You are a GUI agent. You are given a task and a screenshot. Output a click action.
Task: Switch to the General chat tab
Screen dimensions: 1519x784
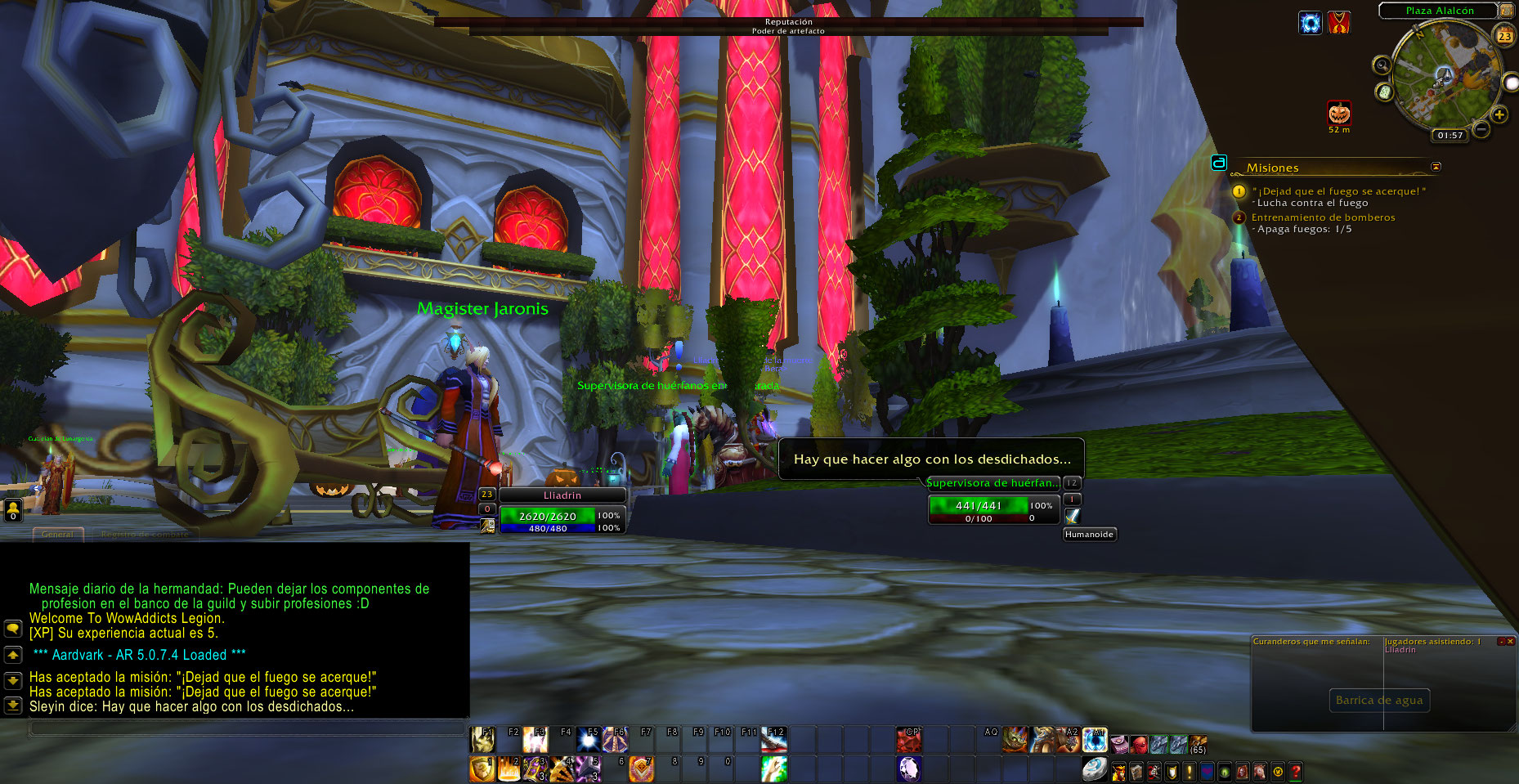(57, 534)
